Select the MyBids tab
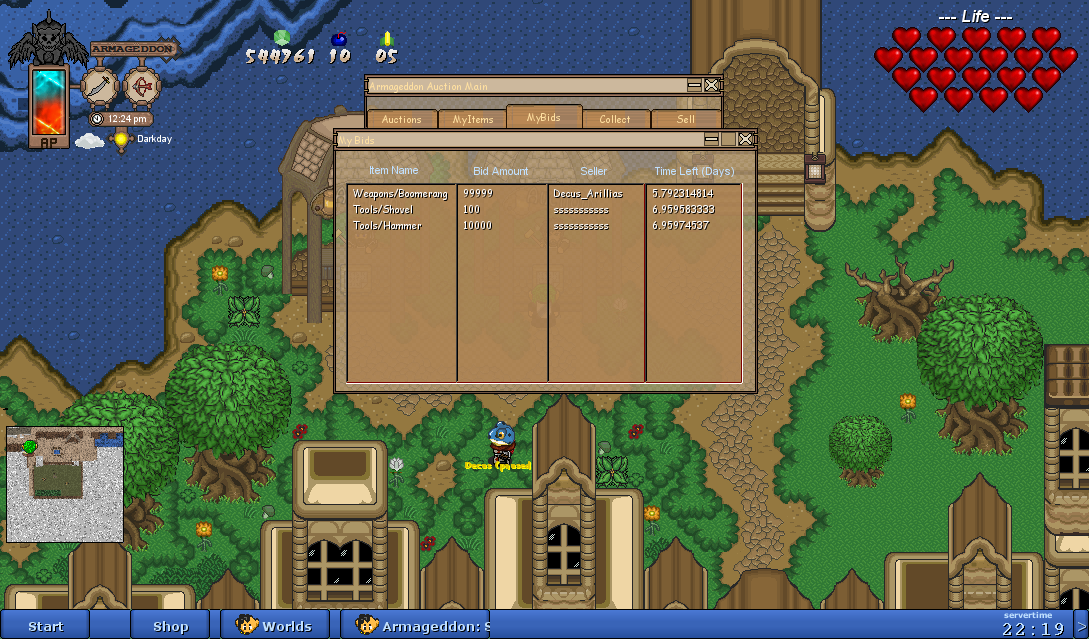Screen dimensions: 1089x639 click(x=544, y=117)
